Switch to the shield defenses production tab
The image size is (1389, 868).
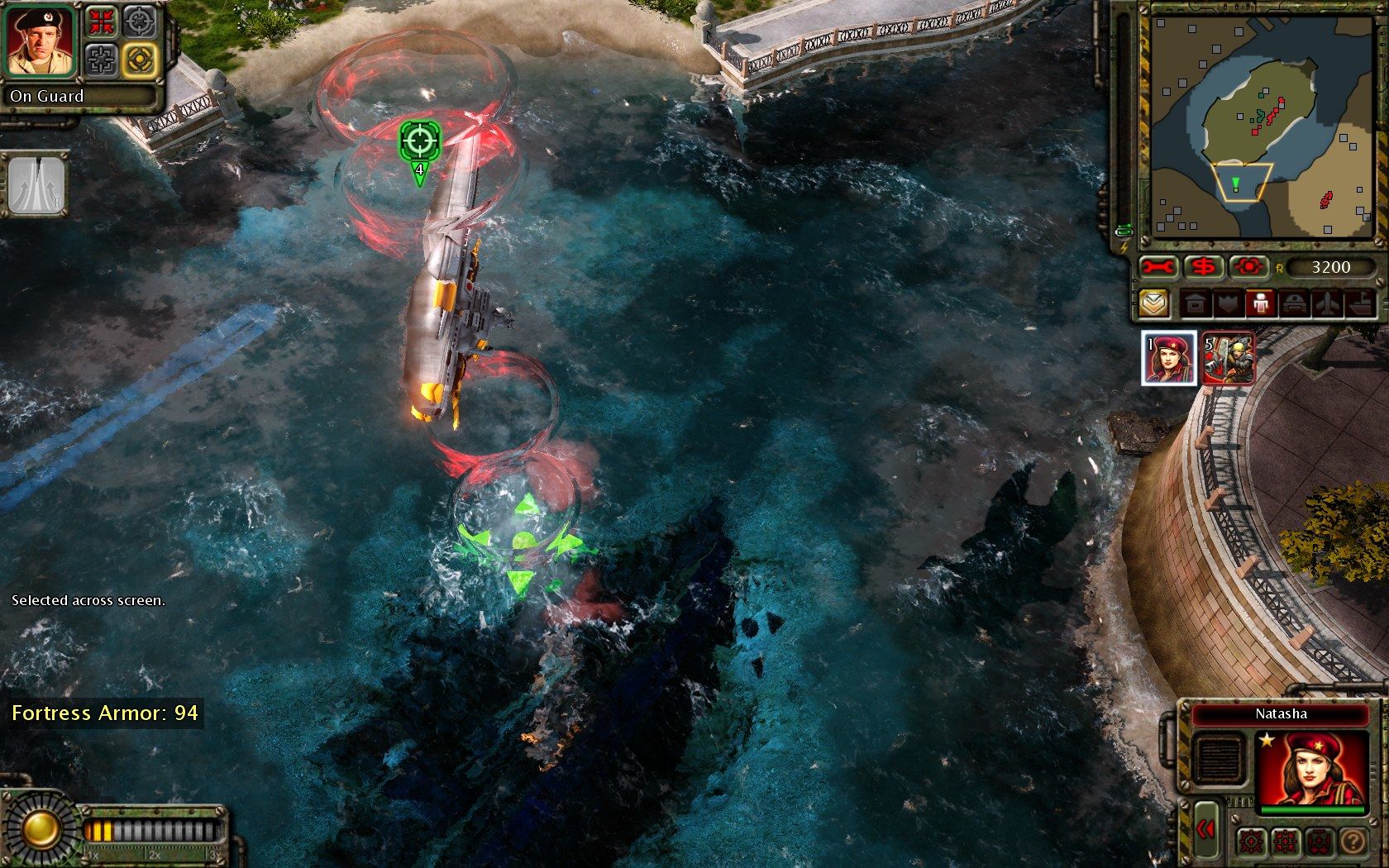click(x=1227, y=304)
